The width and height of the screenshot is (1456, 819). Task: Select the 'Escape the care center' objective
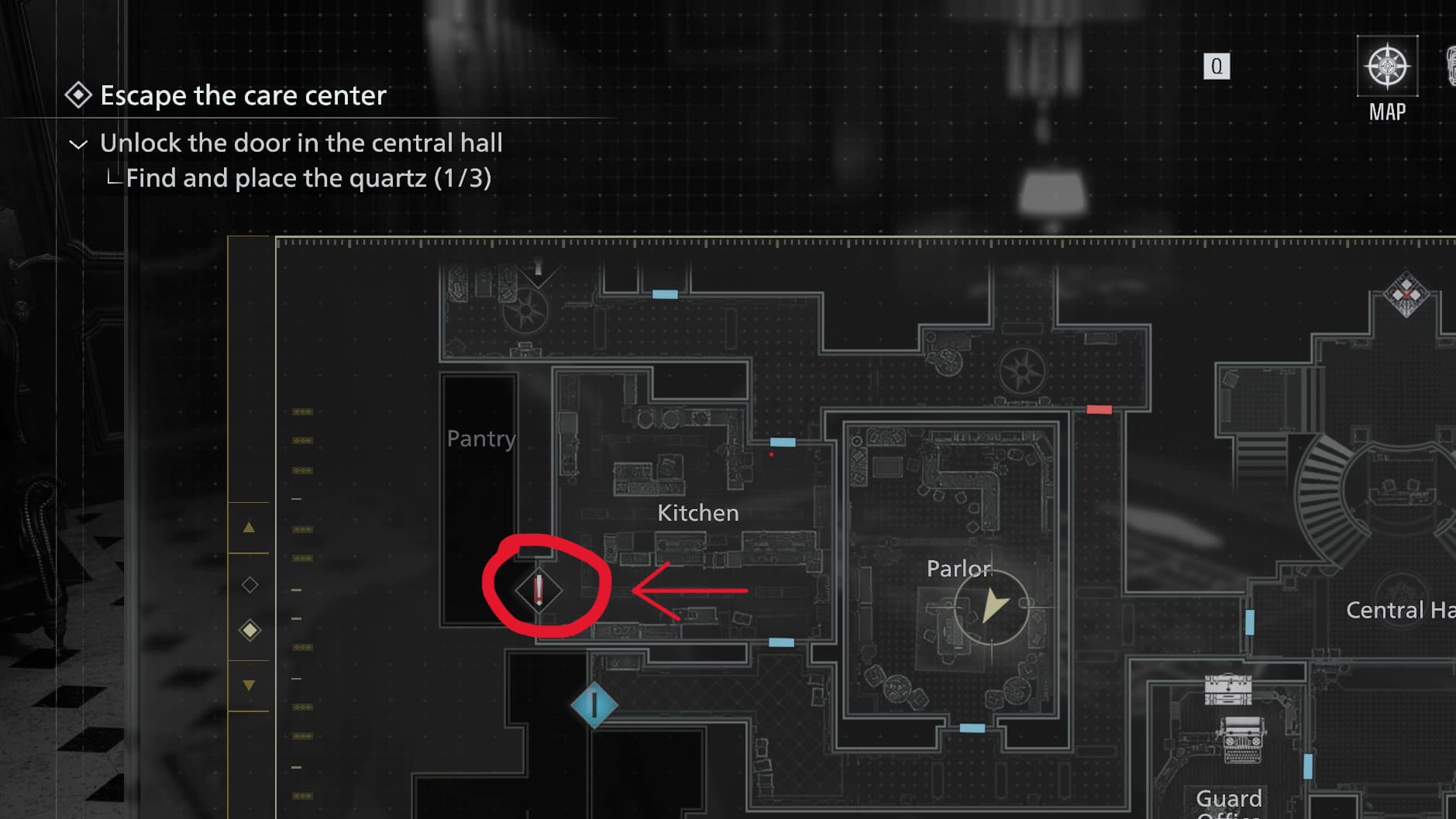(243, 95)
